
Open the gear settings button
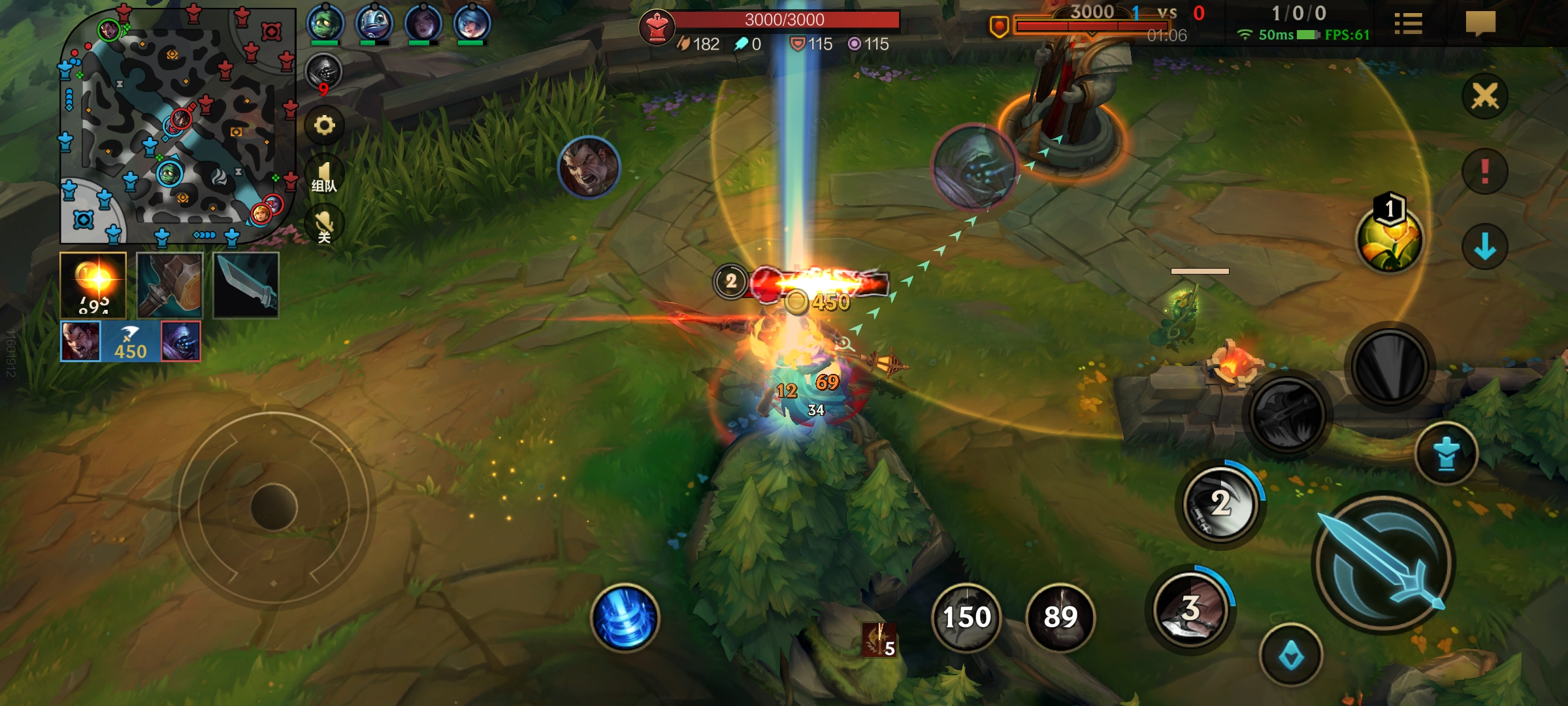tap(324, 125)
